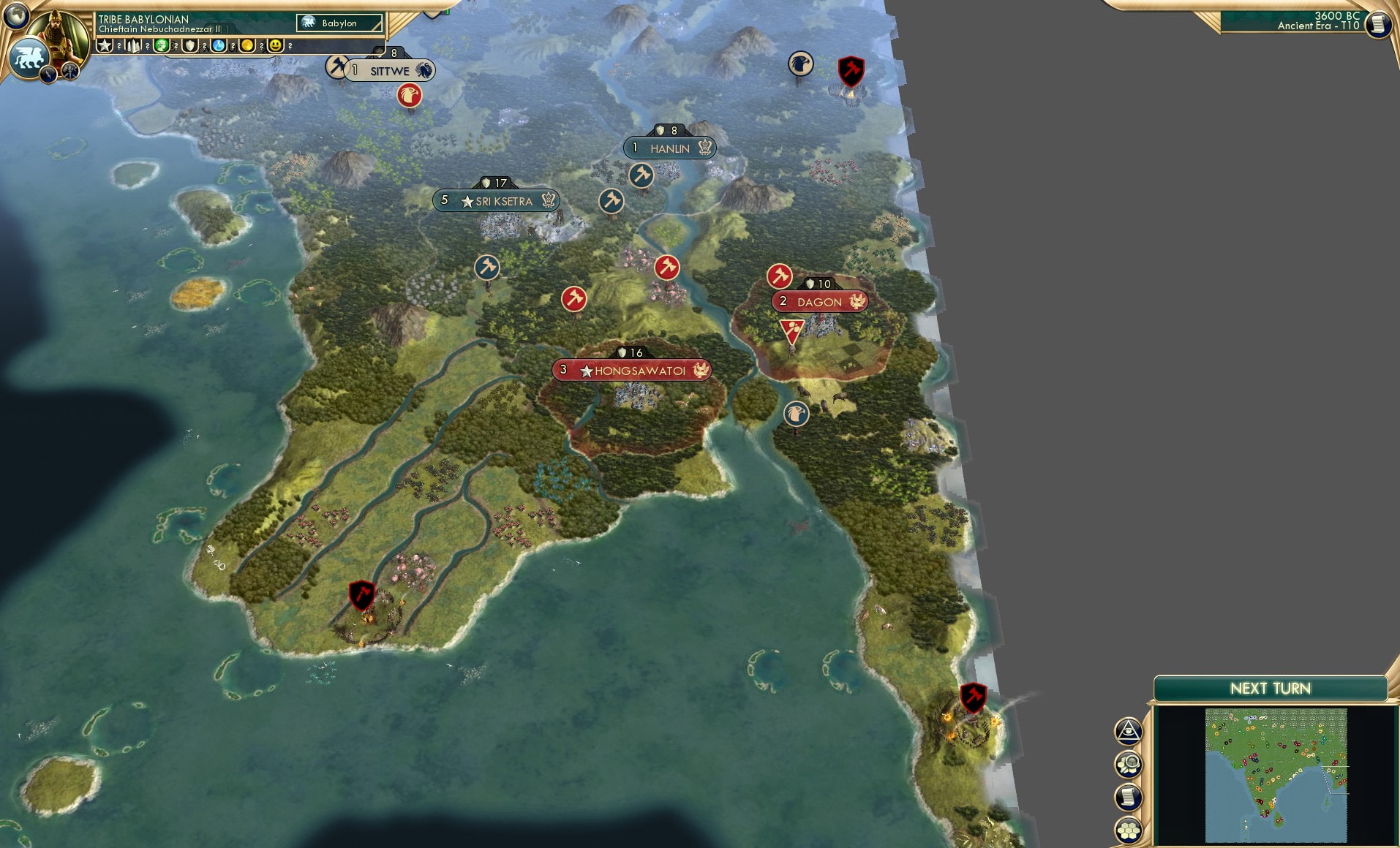
Task: Open the notification log scroll icon beside minimap
Action: tap(1129, 795)
